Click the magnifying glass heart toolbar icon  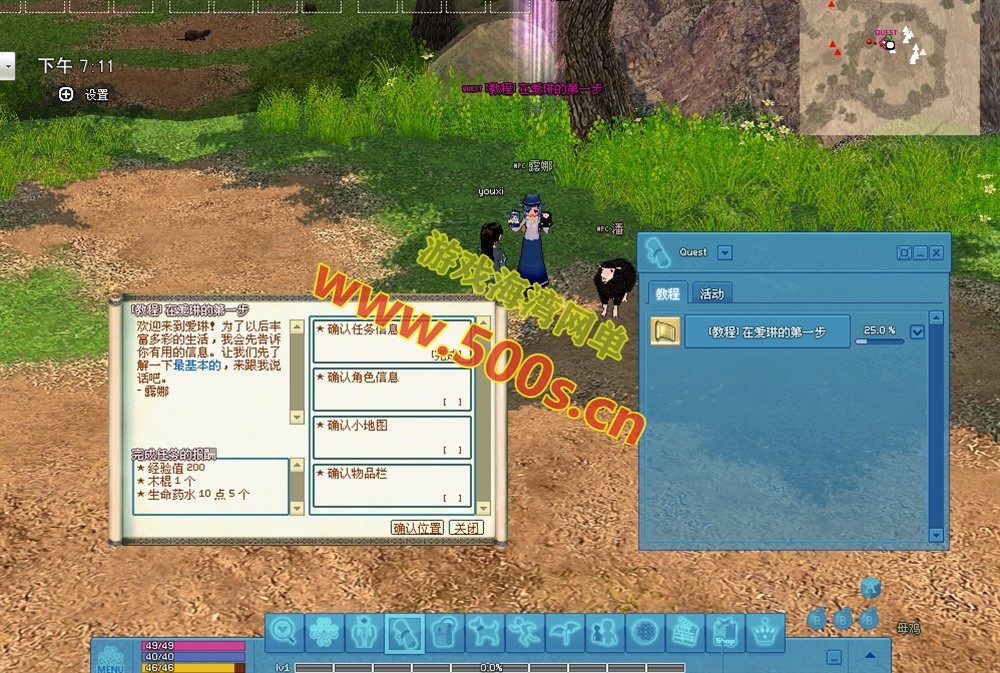[284, 633]
